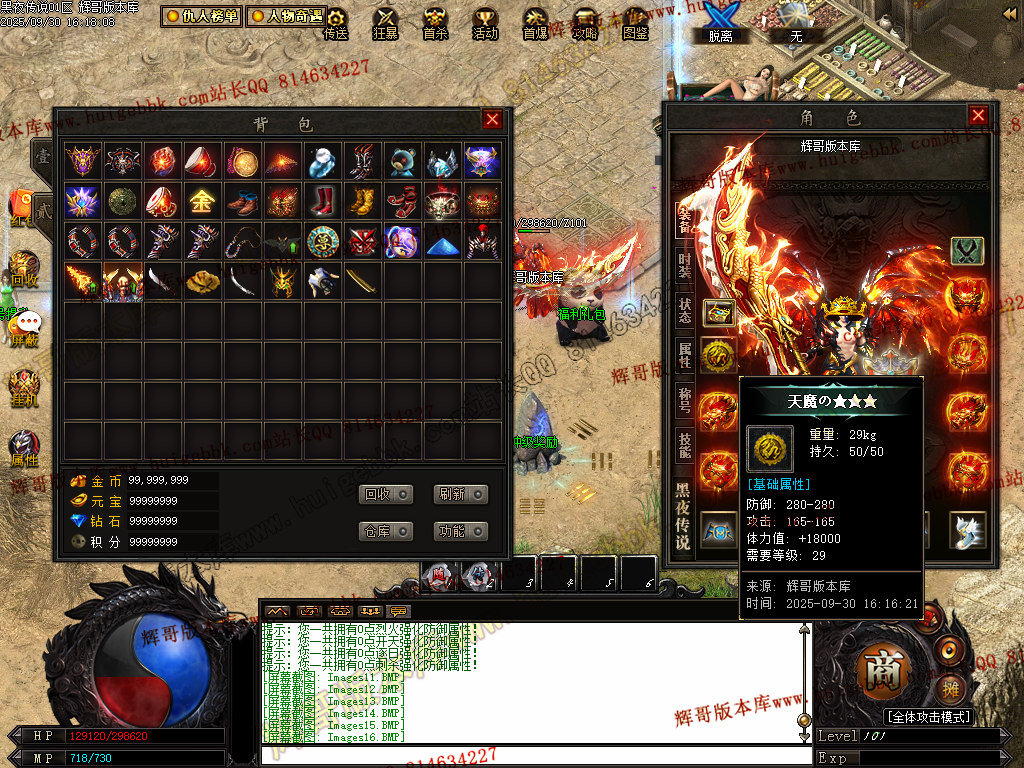Switch to the 状态 status tab
The width and height of the screenshot is (1024, 768).
tap(684, 309)
